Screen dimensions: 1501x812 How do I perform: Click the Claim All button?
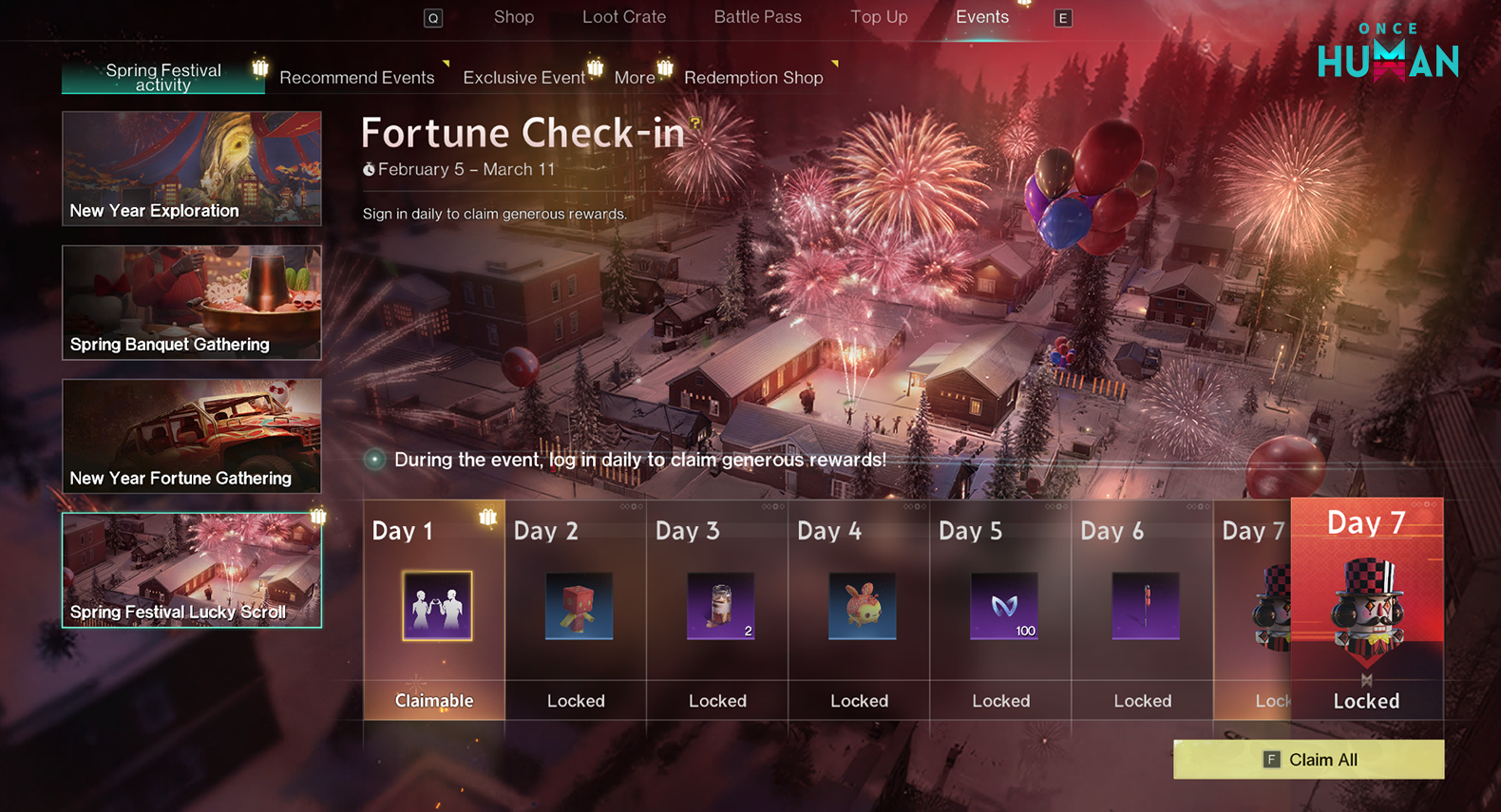[1308, 760]
